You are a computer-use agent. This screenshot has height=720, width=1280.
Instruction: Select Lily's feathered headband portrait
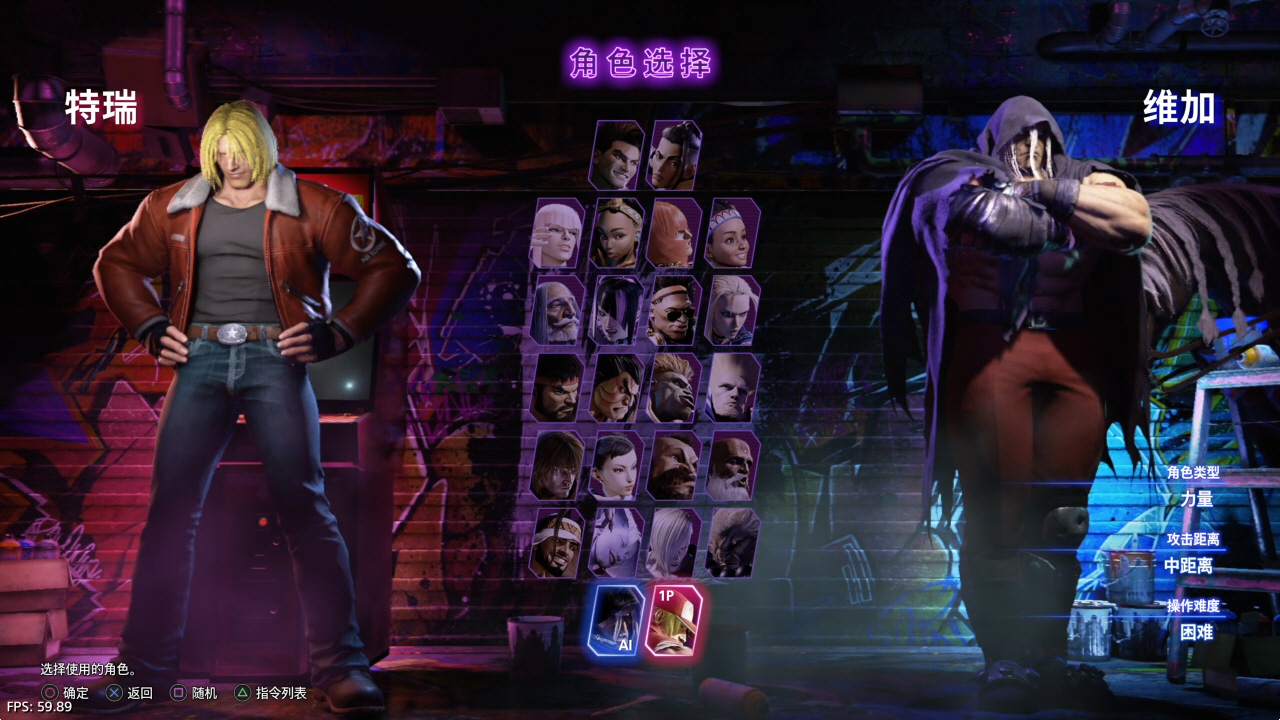732,234
